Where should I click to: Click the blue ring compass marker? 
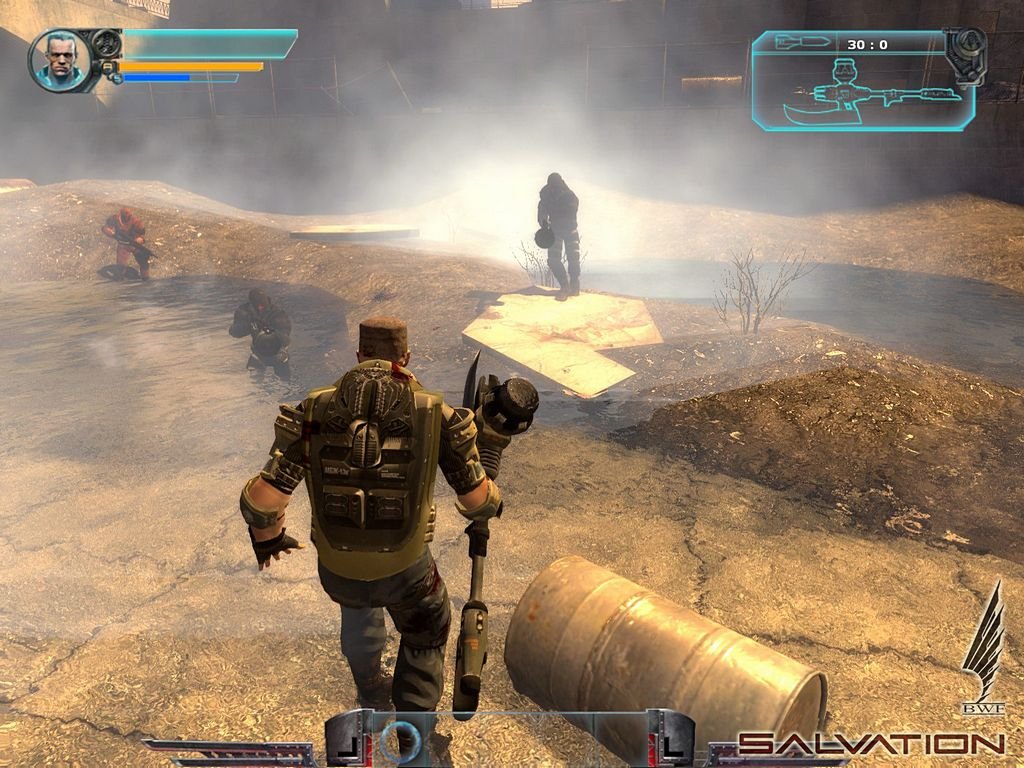403,739
